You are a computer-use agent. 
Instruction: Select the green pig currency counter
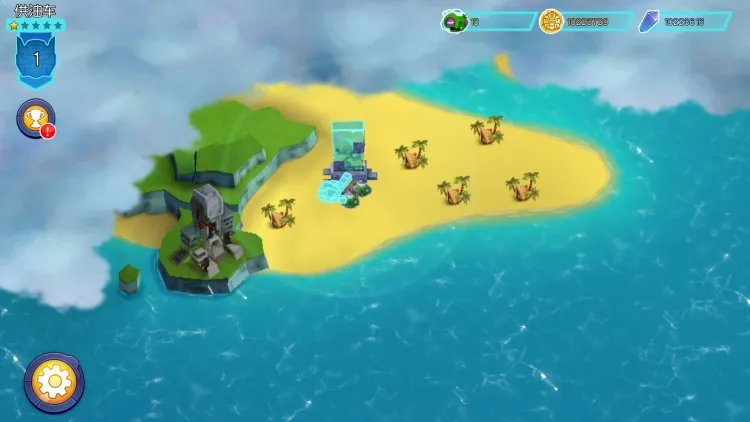pyautogui.click(x=488, y=21)
